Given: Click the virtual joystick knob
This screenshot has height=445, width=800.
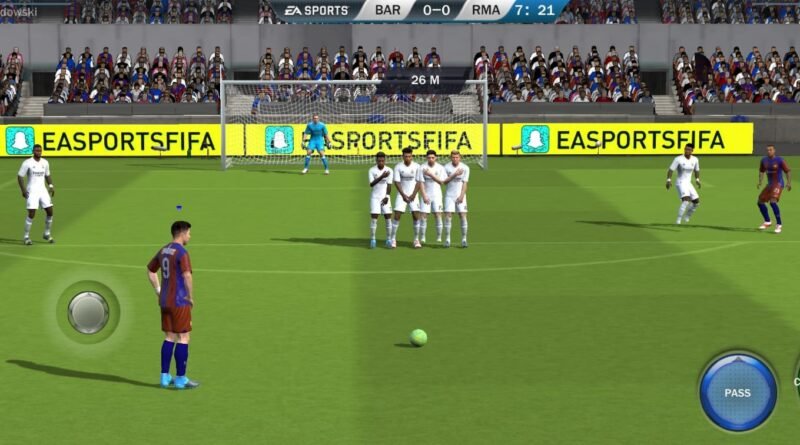Looking at the screenshot, I should coord(88,312).
